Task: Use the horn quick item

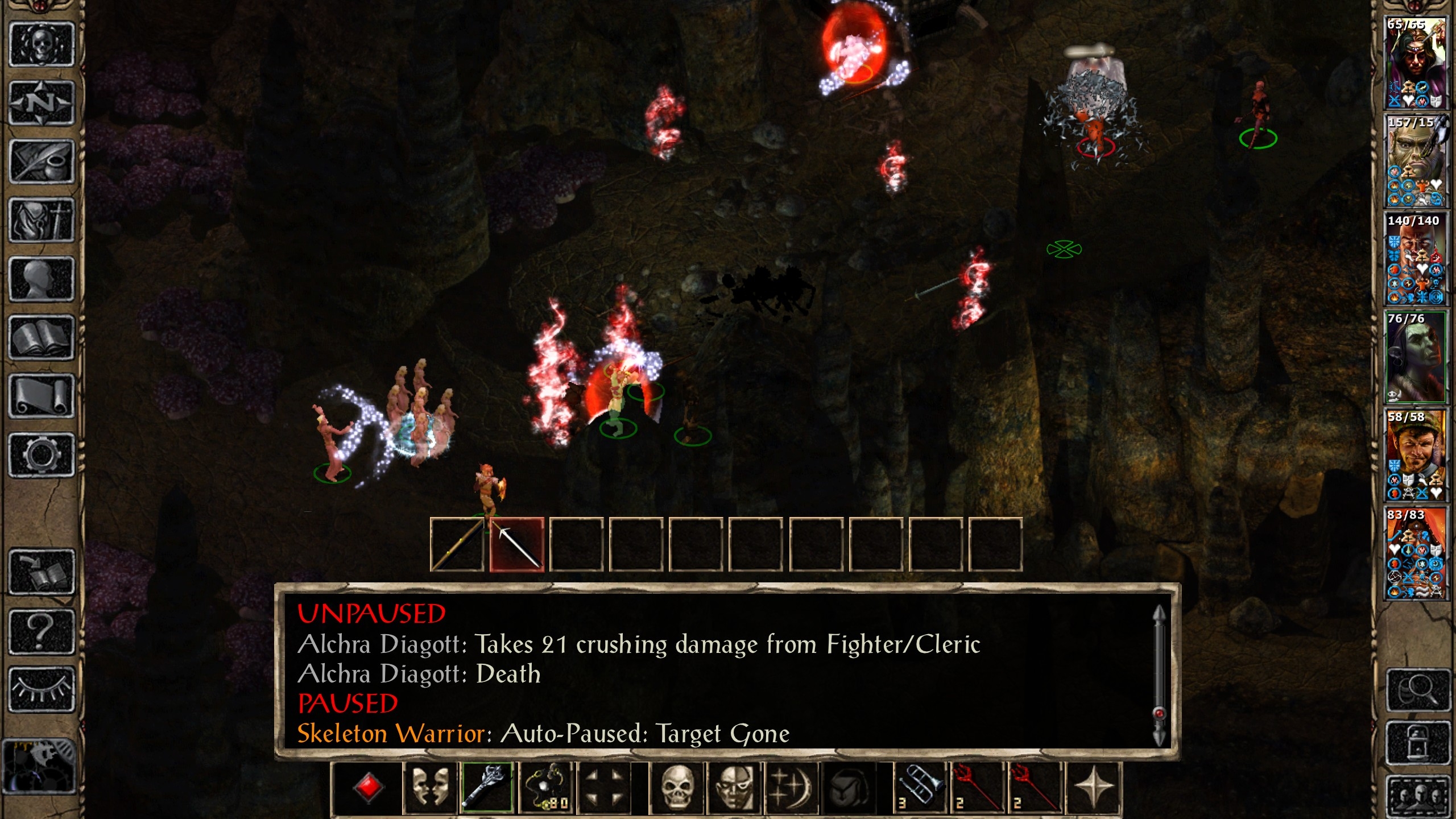Action: coord(919,788)
